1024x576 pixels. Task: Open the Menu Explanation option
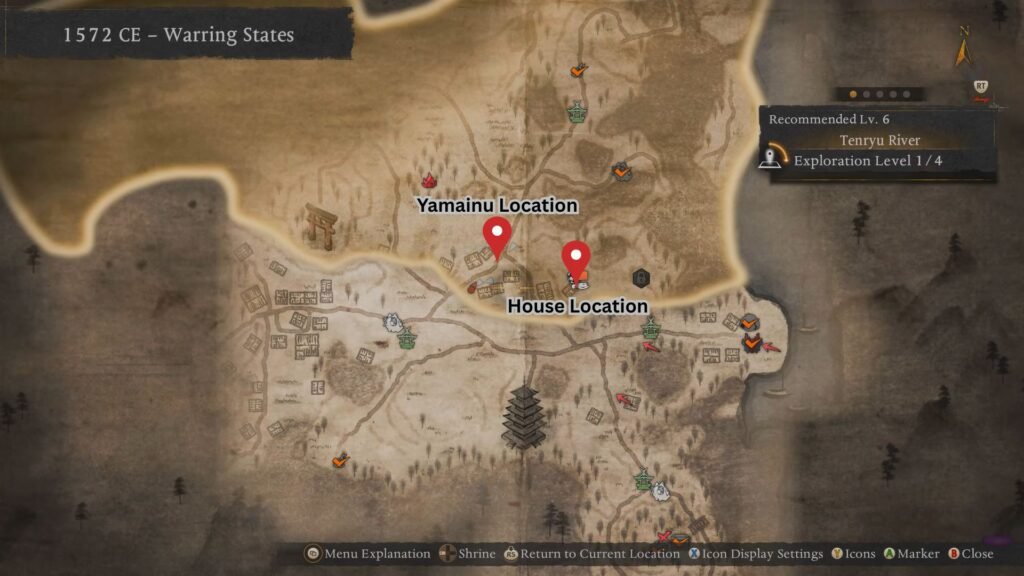pos(368,553)
